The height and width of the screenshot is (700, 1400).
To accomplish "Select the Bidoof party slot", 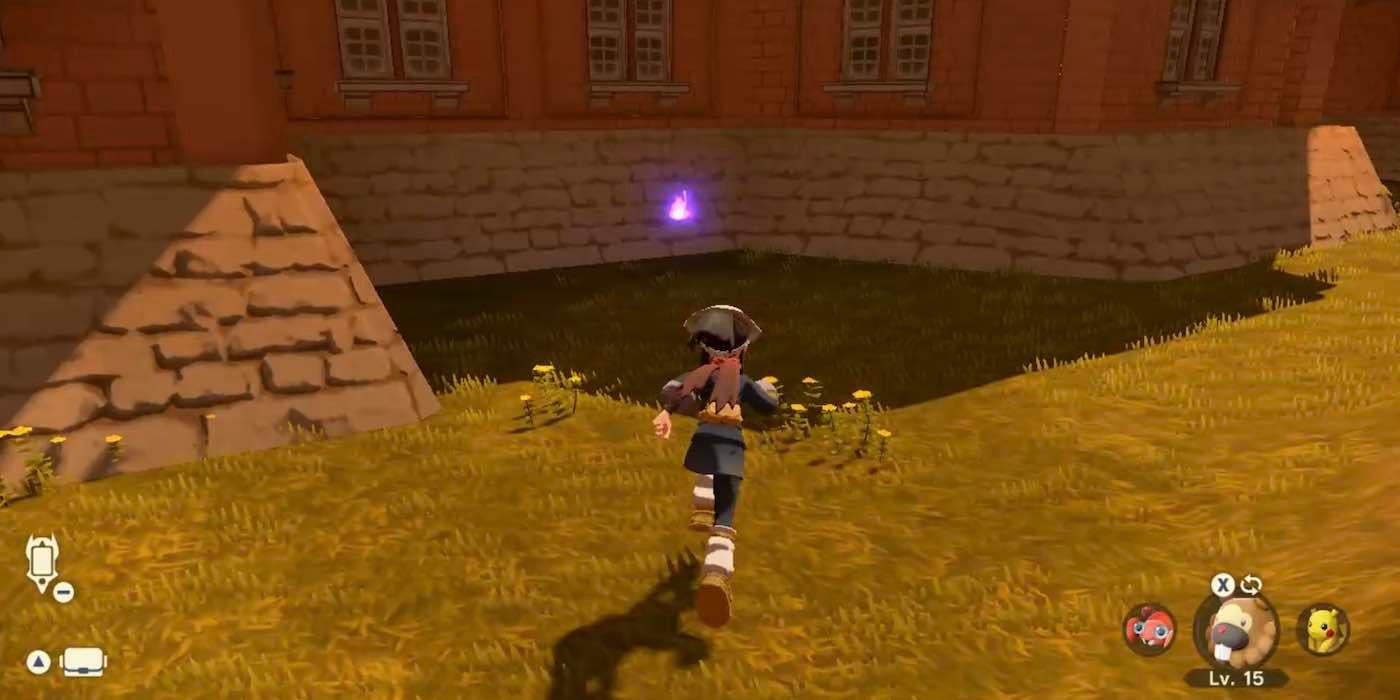I will tap(1236, 631).
